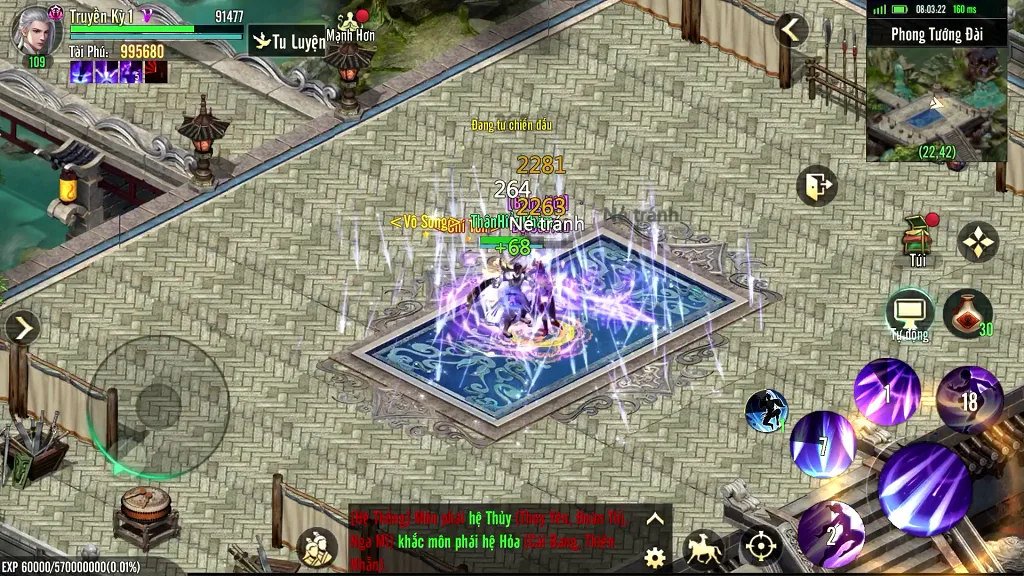Collapse the top panel with the left arrow

791,30
